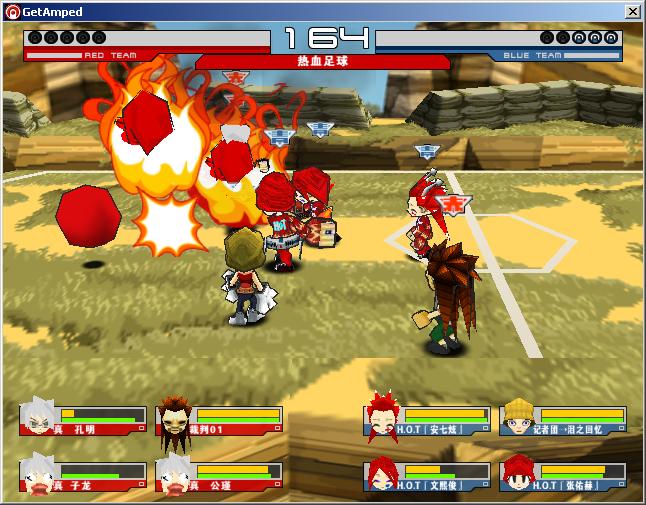The image size is (646, 505).
Task: Select blue team player H.O.T 安七炫 panel
Action: pyautogui.click(x=428, y=420)
